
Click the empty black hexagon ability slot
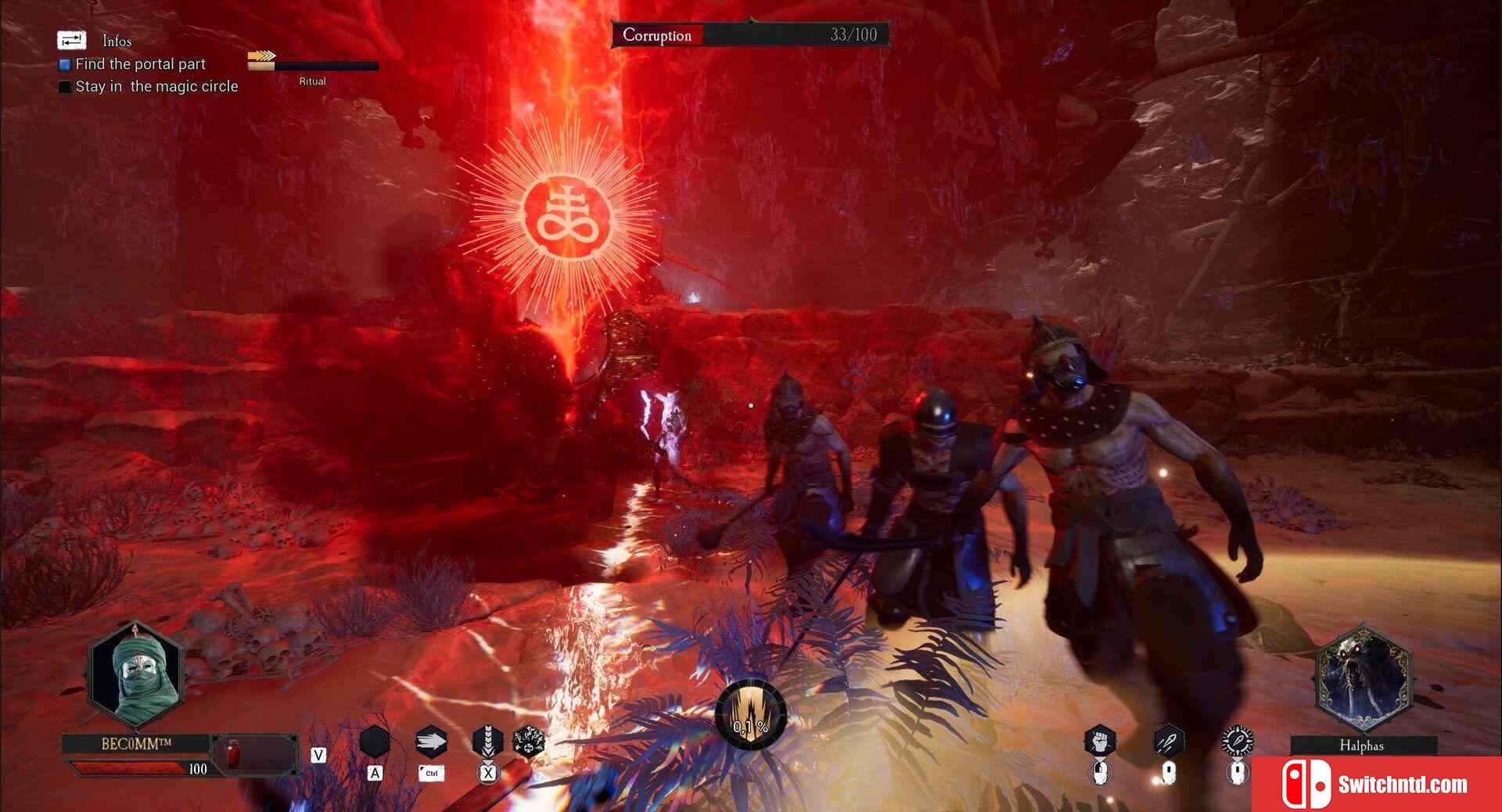tap(375, 741)
